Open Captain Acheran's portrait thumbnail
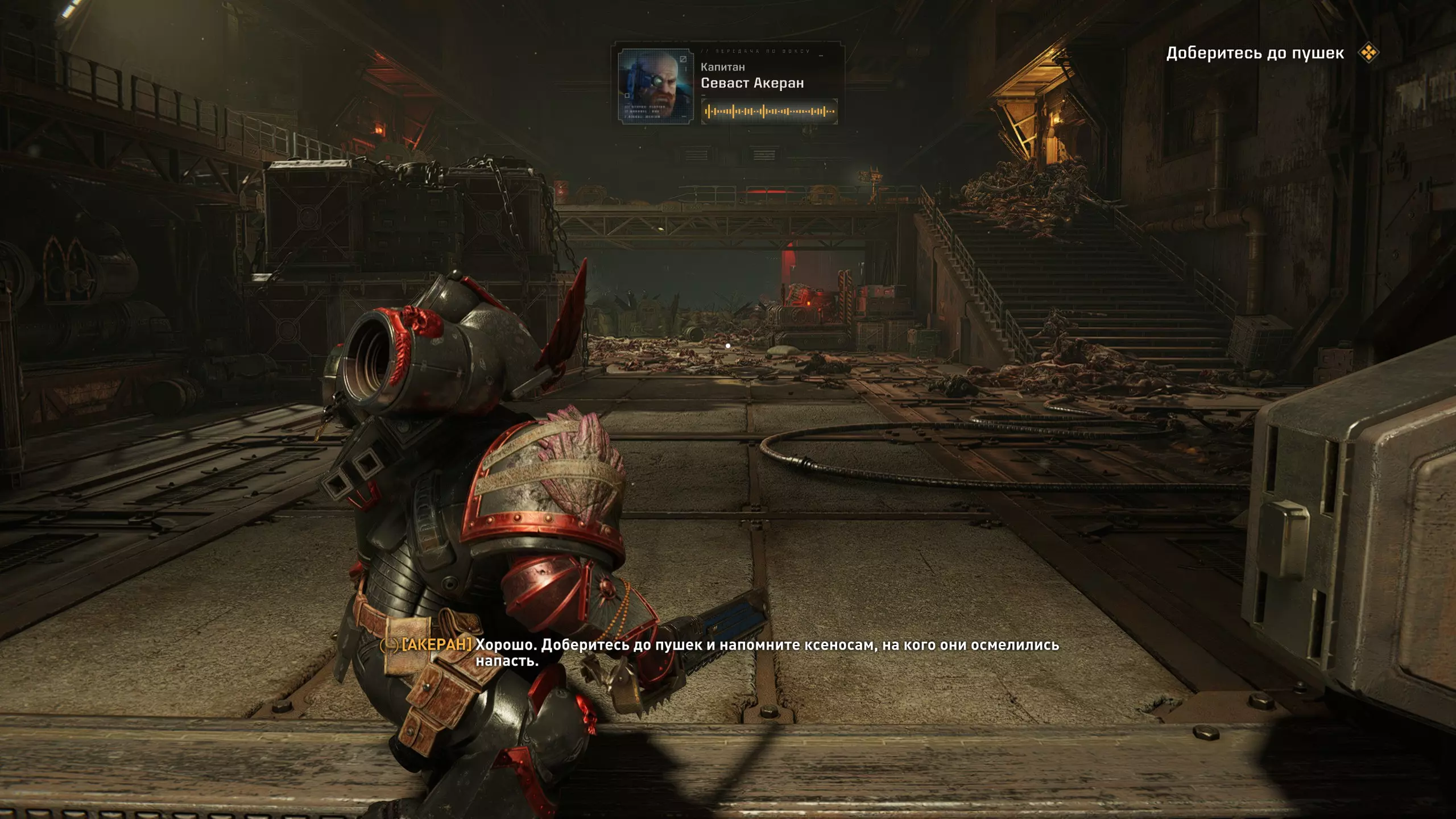This screenshot has width=1456, height=819. point(655,85)
